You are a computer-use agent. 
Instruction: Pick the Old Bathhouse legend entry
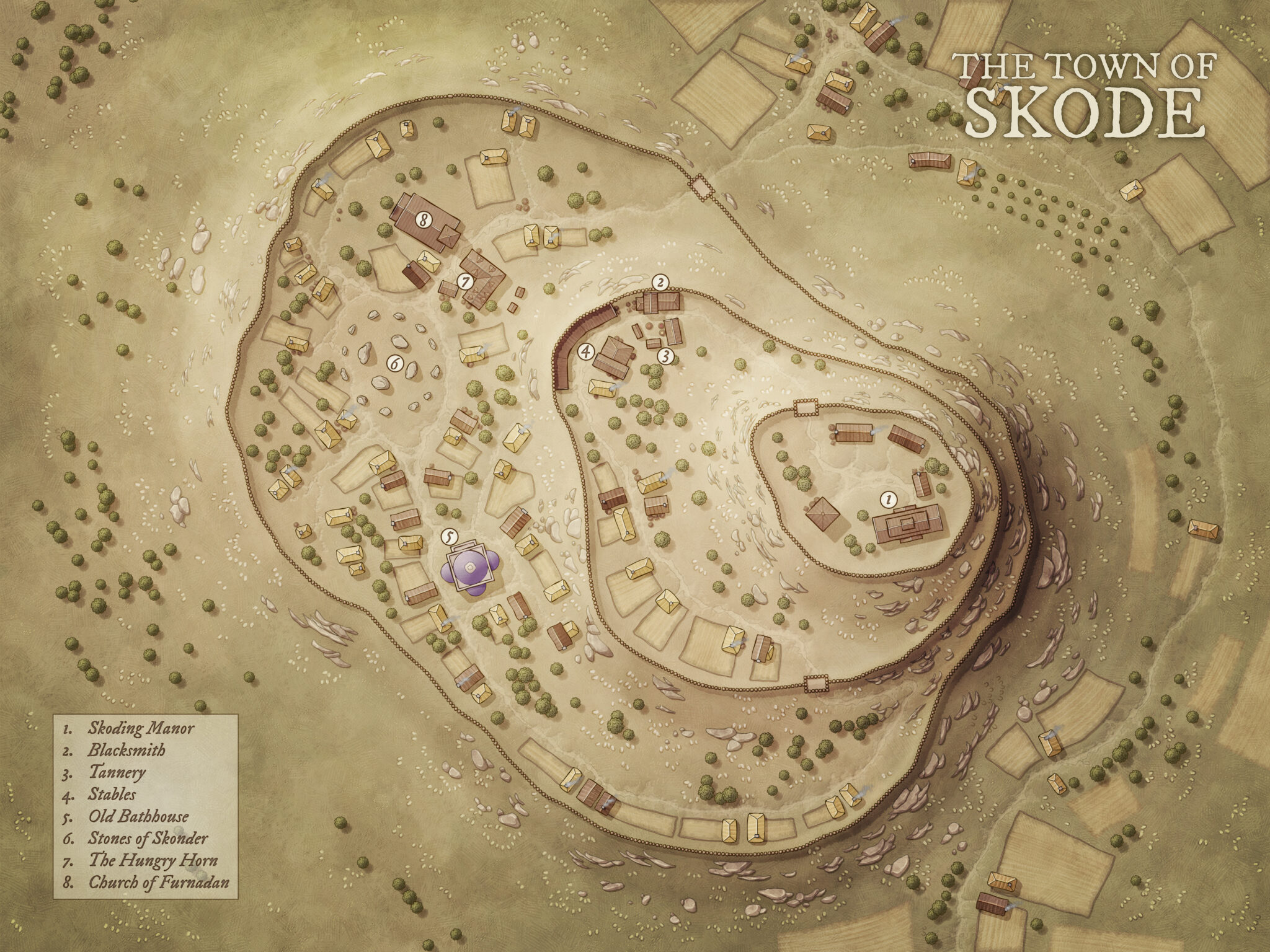tap(138, 816)
